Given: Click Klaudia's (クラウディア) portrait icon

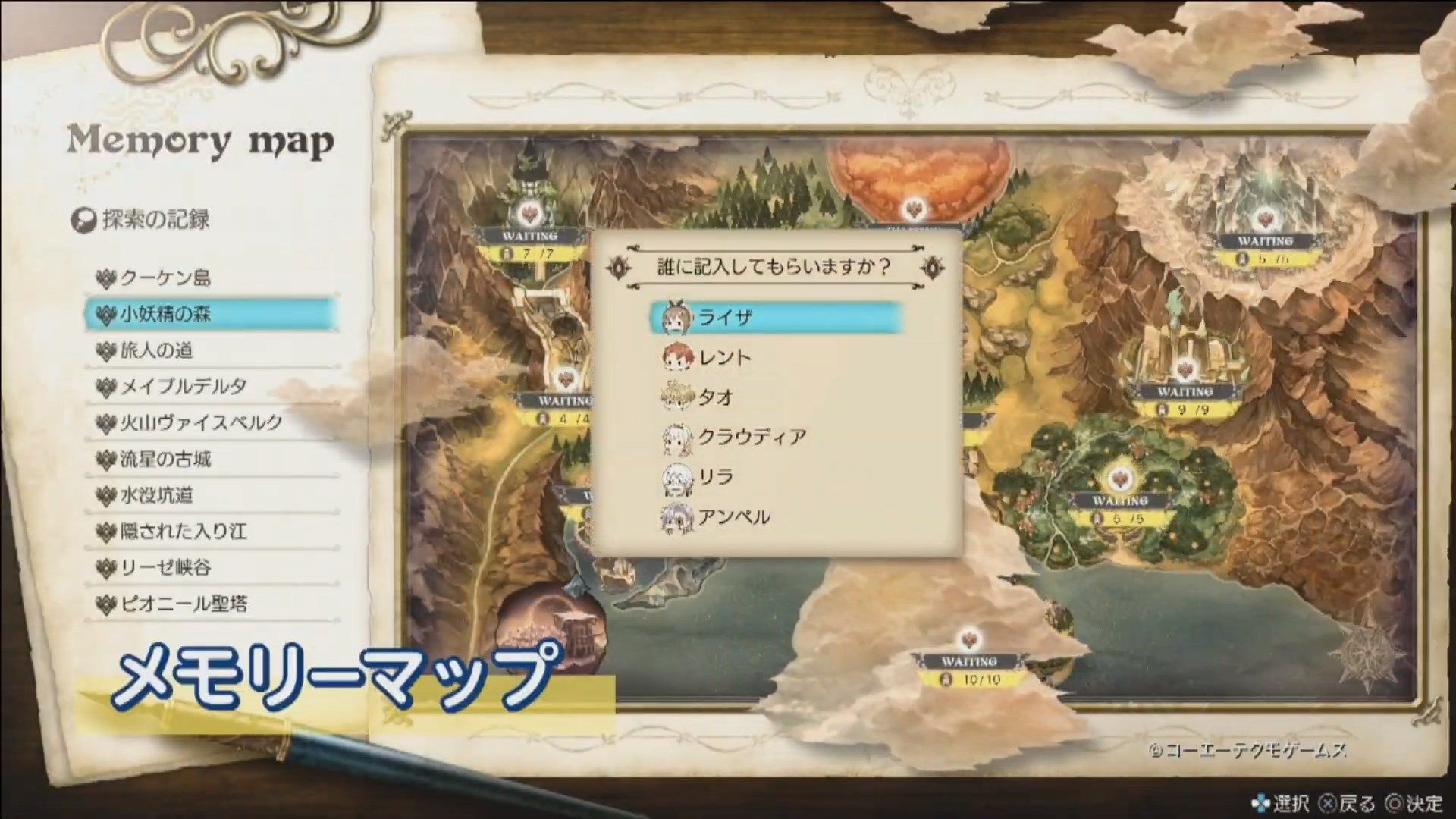Looking at the screenshot, I should (x=679, y=438).
